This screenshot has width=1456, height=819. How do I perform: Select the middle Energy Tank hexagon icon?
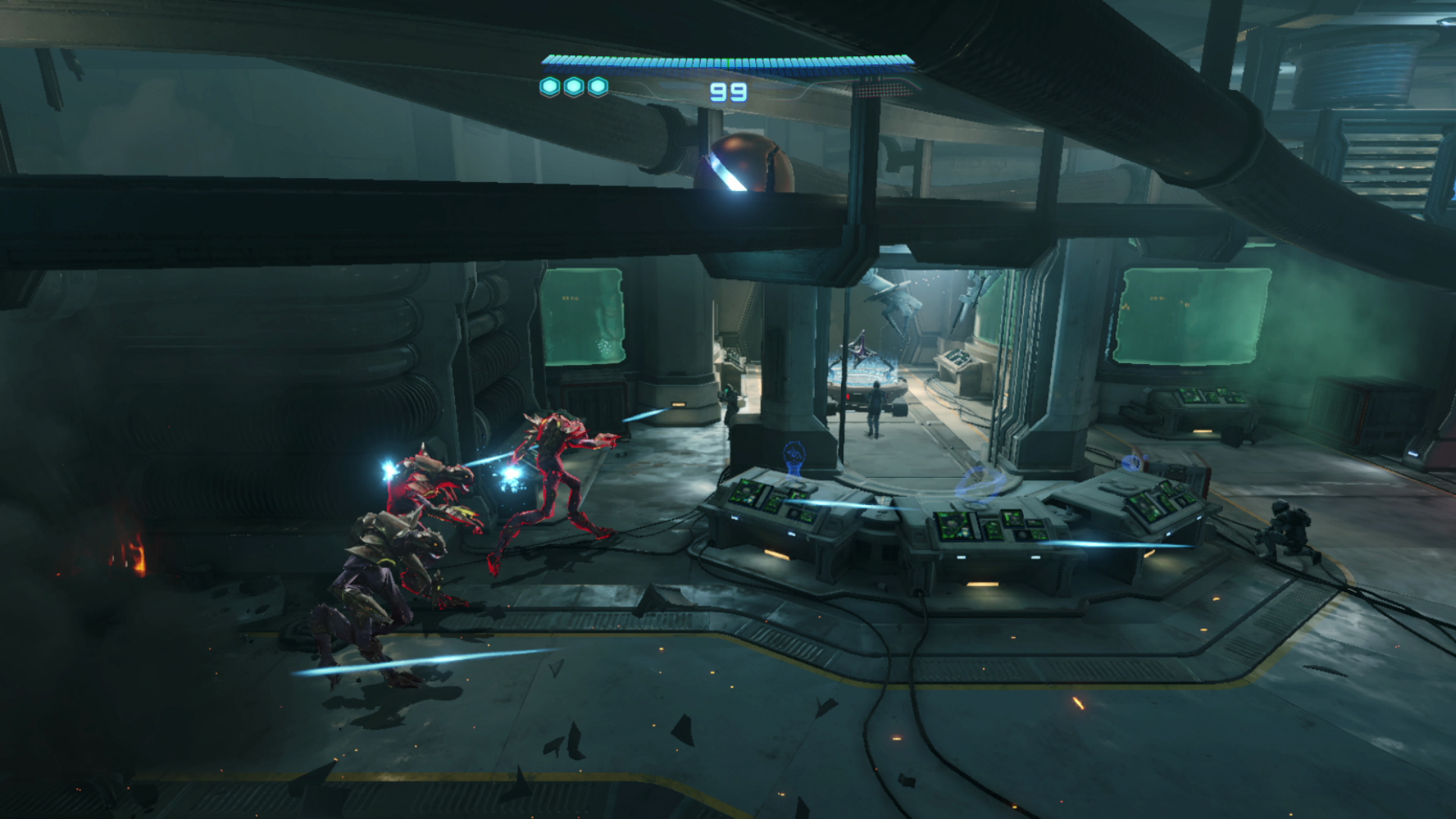573,86
